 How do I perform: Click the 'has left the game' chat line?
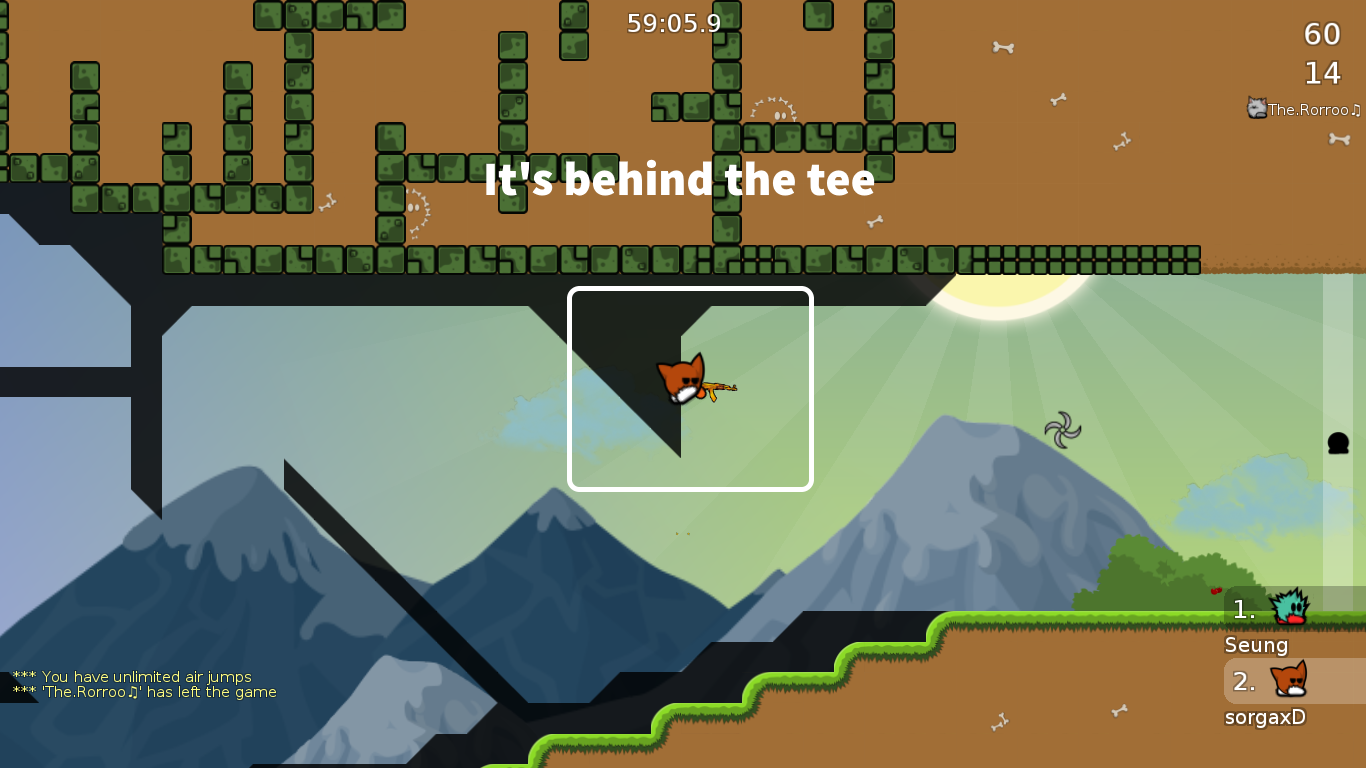pos(143,691)
